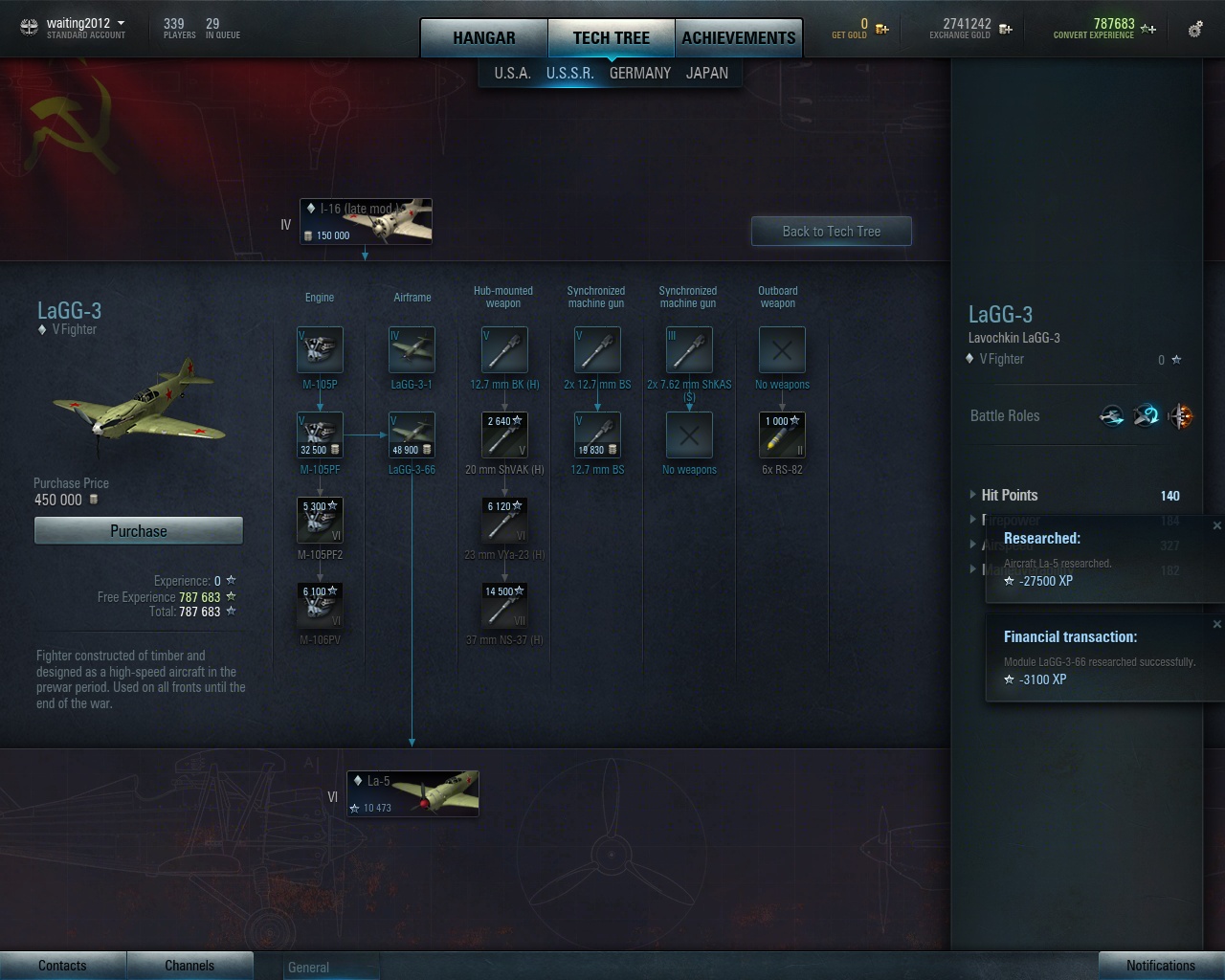This screenshot has width=1225, height=980.
Task: Expand the Hit Points stat row
Action: 973,495
